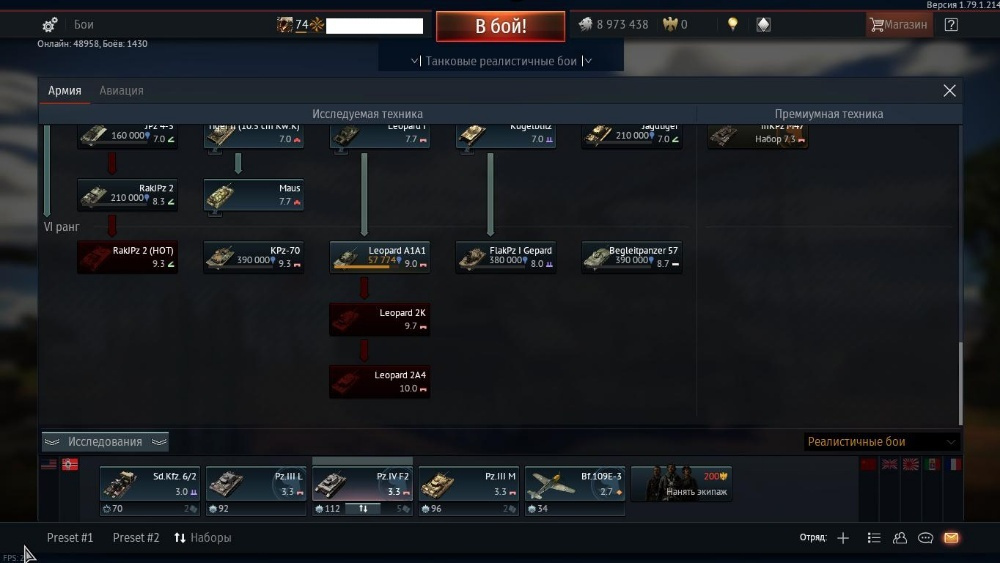
Task: Toggle the Исследования research panel
Action: [x=105, y=442]
